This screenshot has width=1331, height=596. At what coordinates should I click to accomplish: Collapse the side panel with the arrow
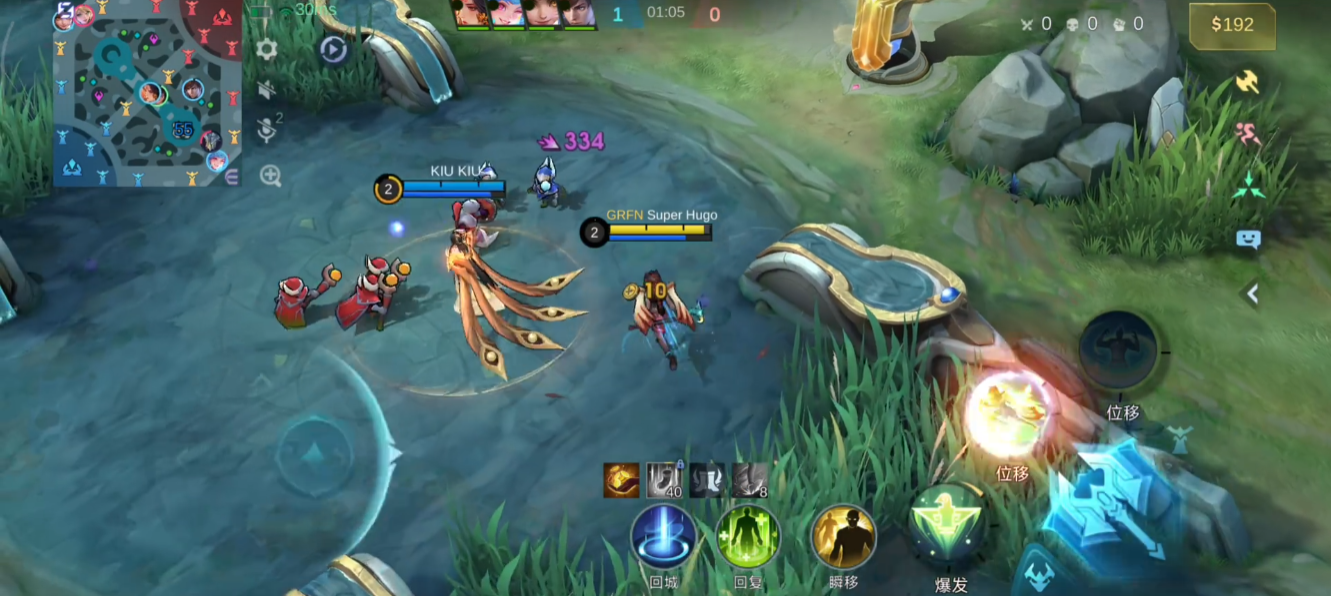coord(1250,293)
